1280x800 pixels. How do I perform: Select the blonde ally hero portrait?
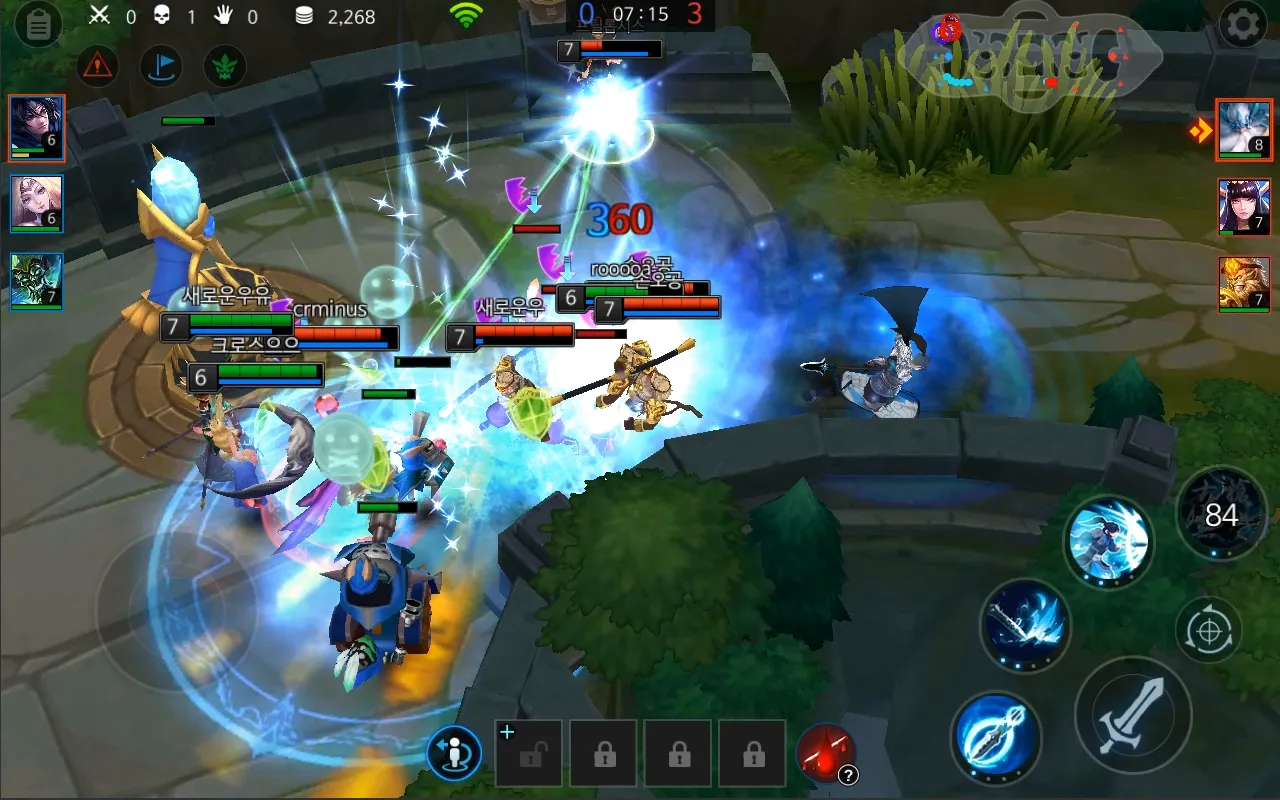click(37, 204)
